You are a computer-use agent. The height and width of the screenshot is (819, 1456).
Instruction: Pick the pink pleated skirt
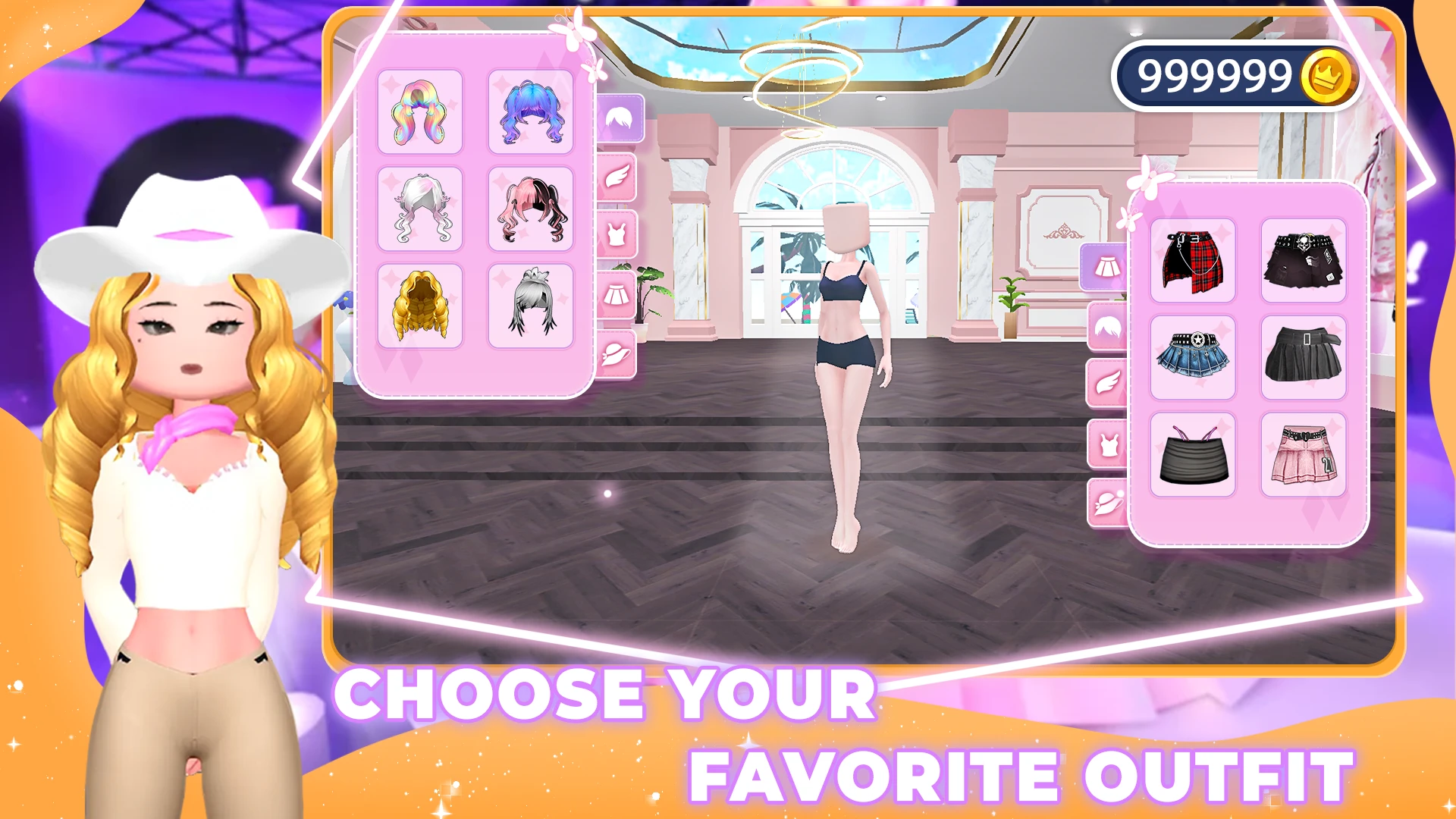click(x=1303, y=455)
